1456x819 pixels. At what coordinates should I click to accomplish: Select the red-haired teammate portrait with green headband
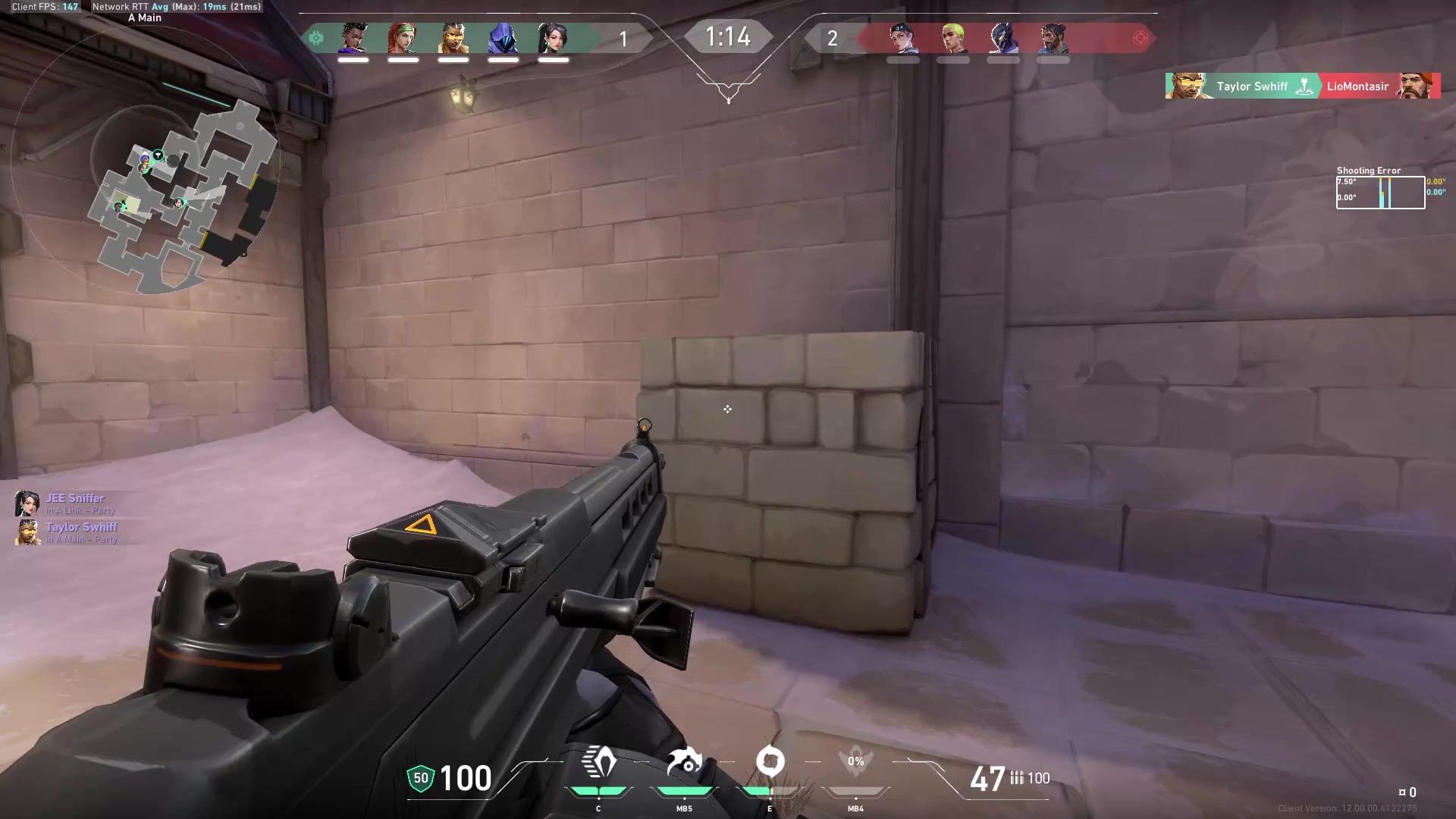click(403, 38)
